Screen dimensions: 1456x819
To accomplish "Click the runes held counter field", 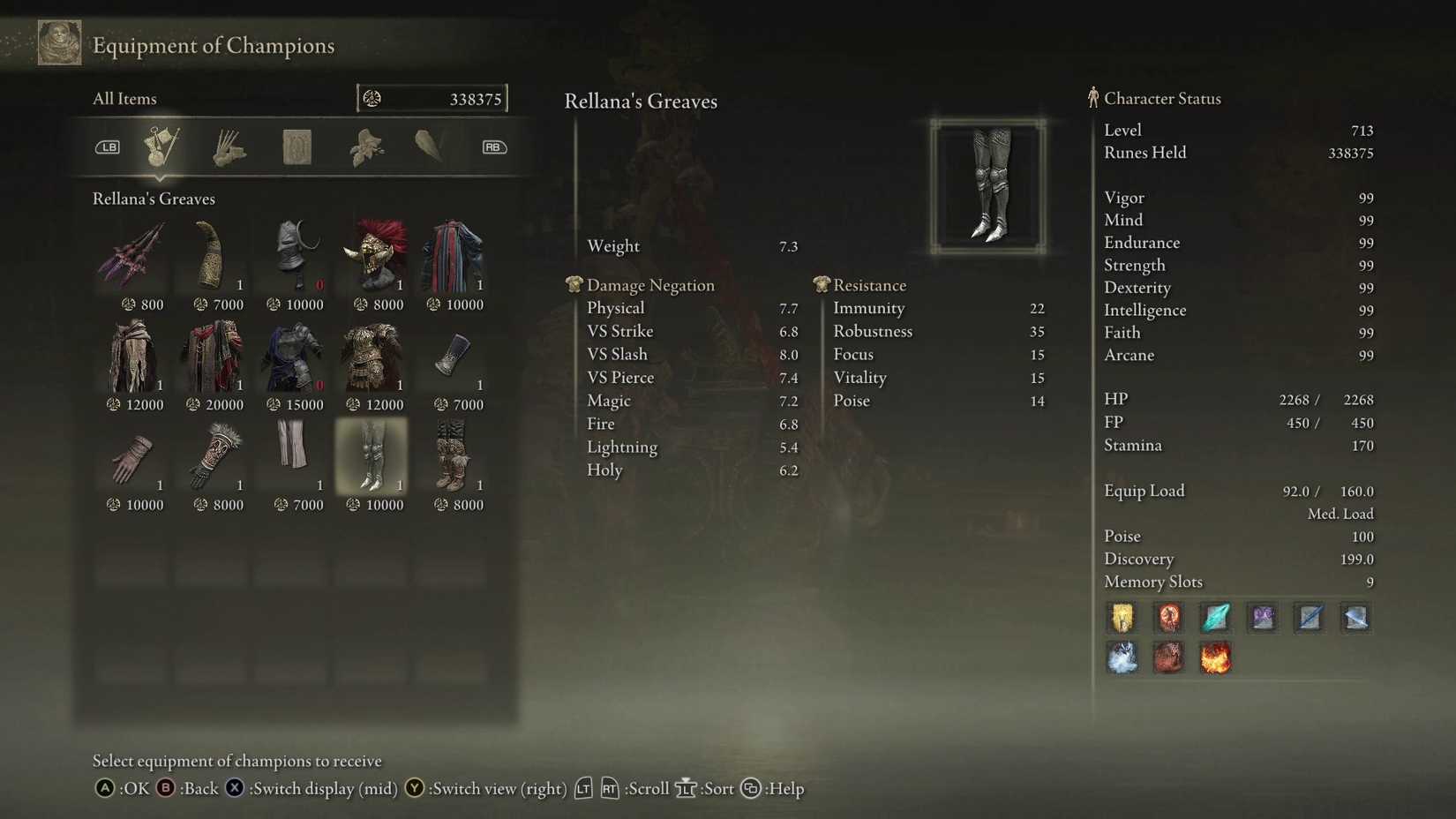I will [432, 98].
